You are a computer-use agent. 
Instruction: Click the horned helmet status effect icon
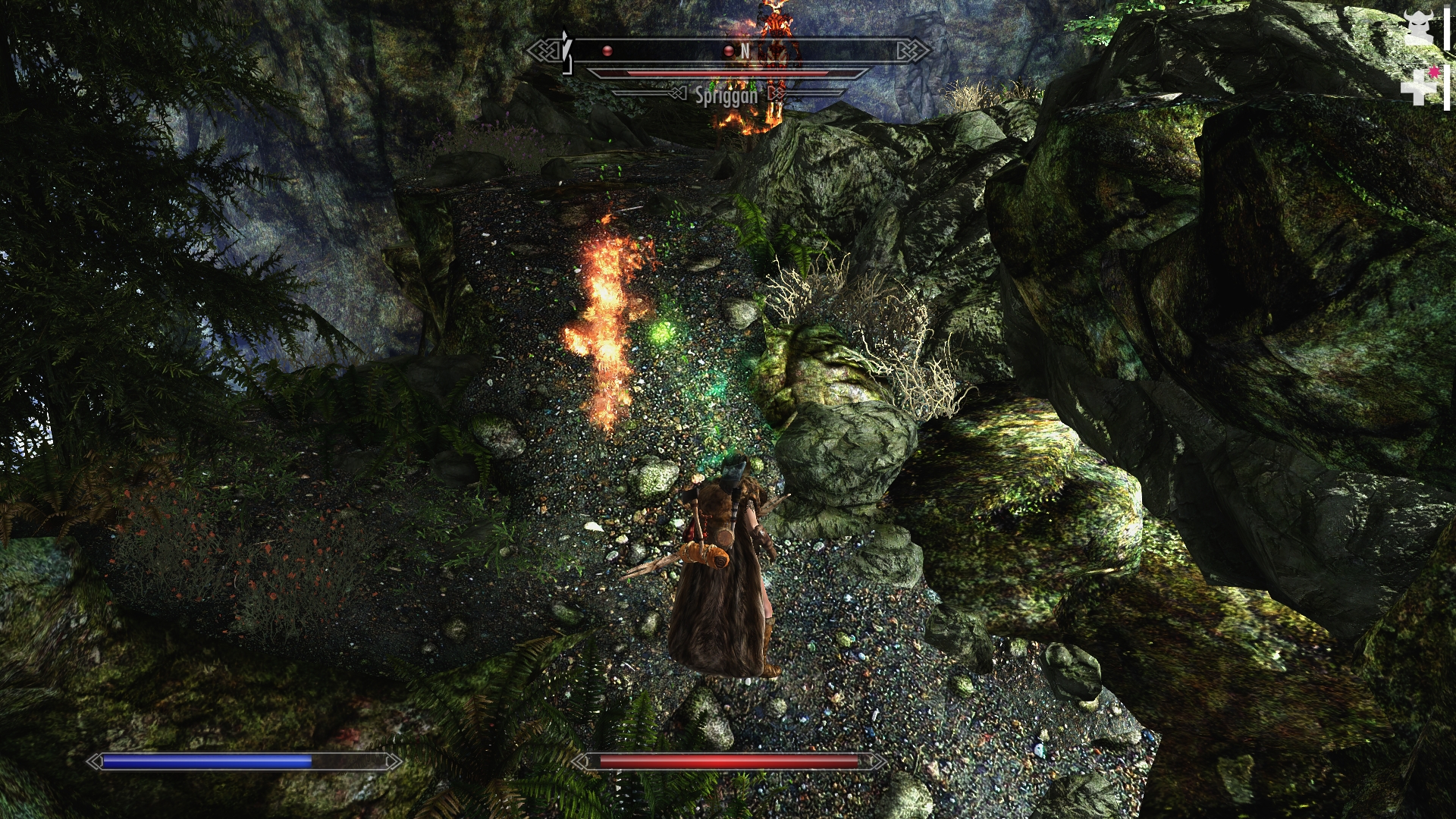[x=1417, y=29]
